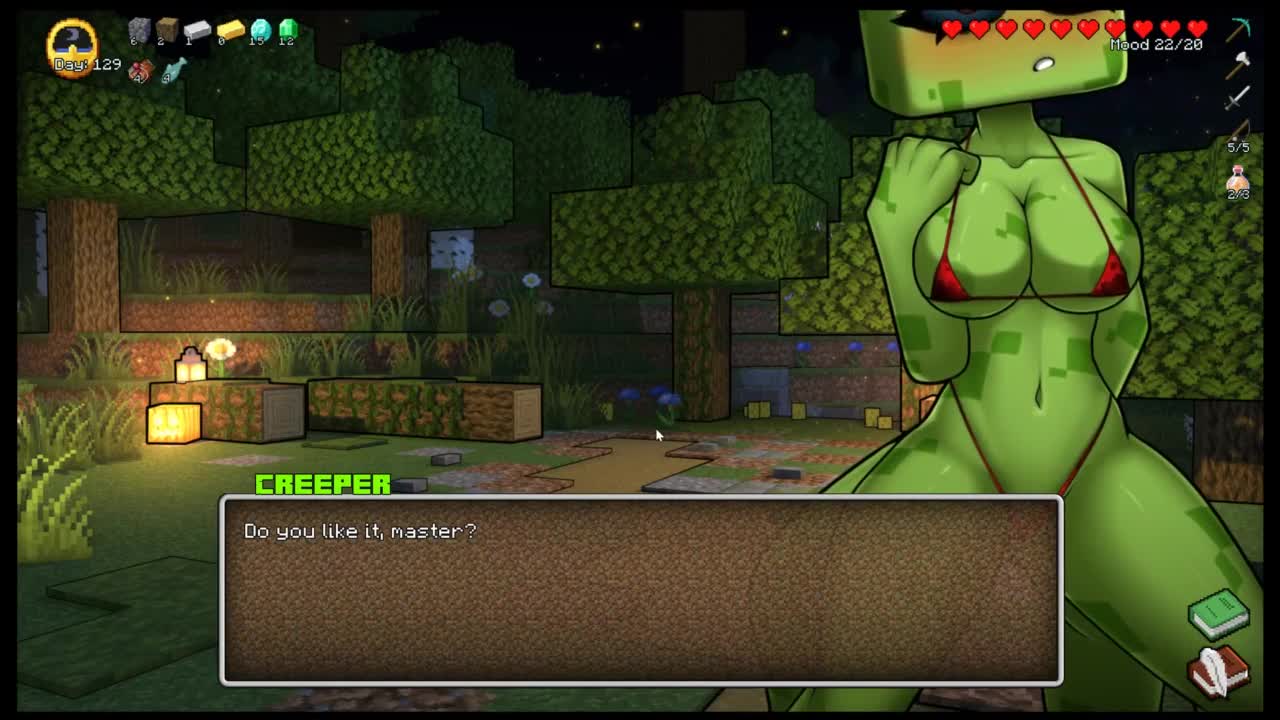Viewport: 1280px width, 720px height.
Task: Click the raw fish item icon
Action: point(174,69)
